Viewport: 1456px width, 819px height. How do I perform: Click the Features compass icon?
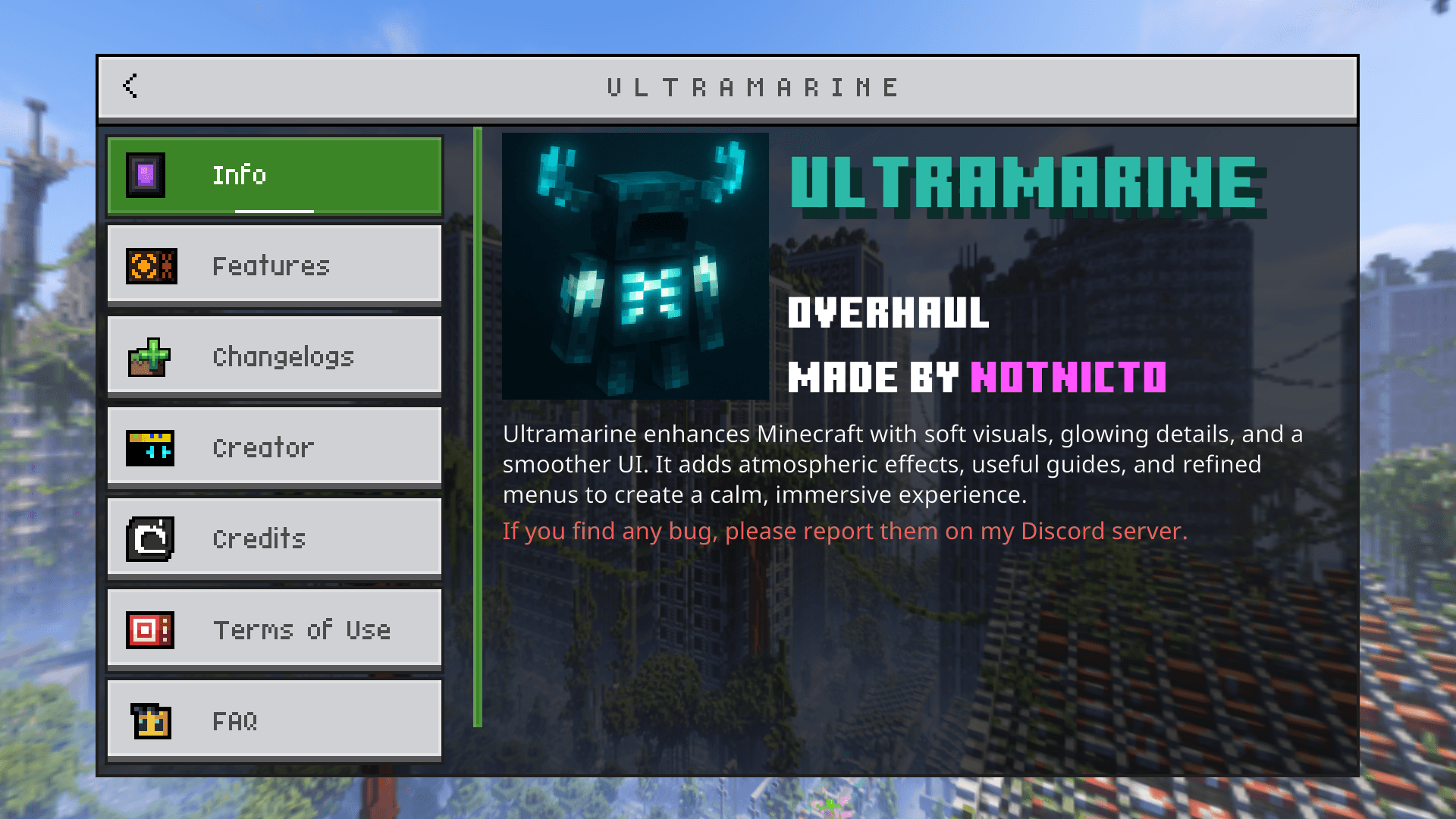click(x=149, y=265)
